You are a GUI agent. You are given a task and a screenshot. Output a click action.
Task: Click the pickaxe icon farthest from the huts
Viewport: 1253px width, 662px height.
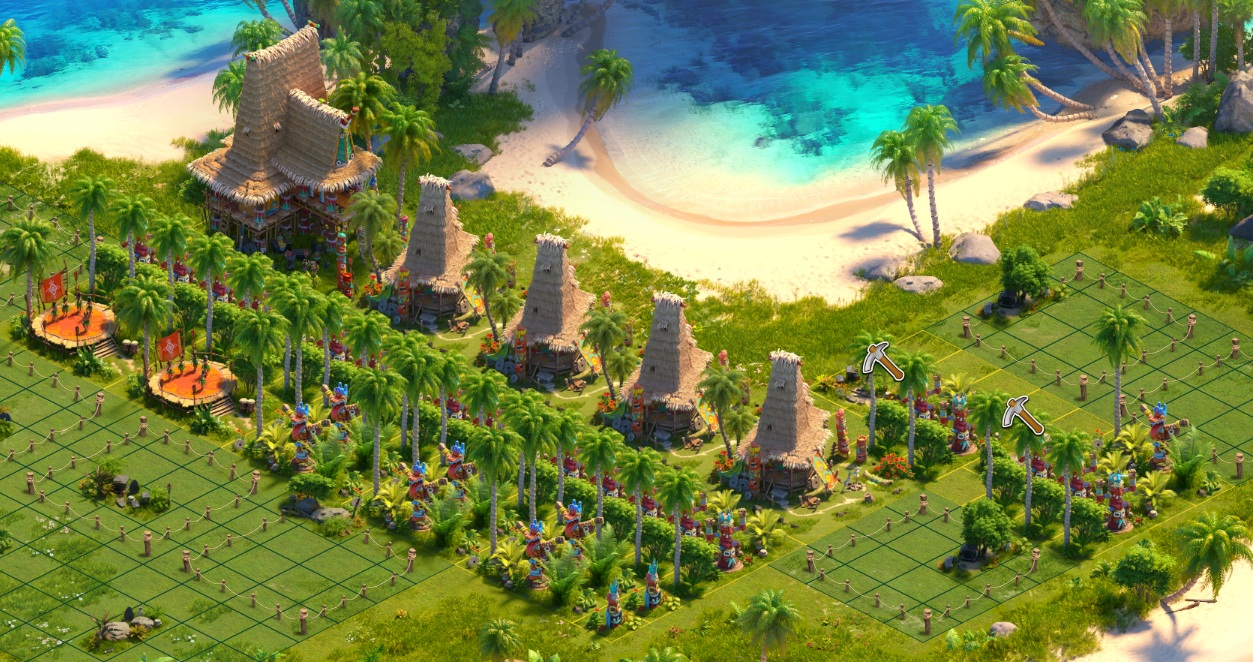1022,414
